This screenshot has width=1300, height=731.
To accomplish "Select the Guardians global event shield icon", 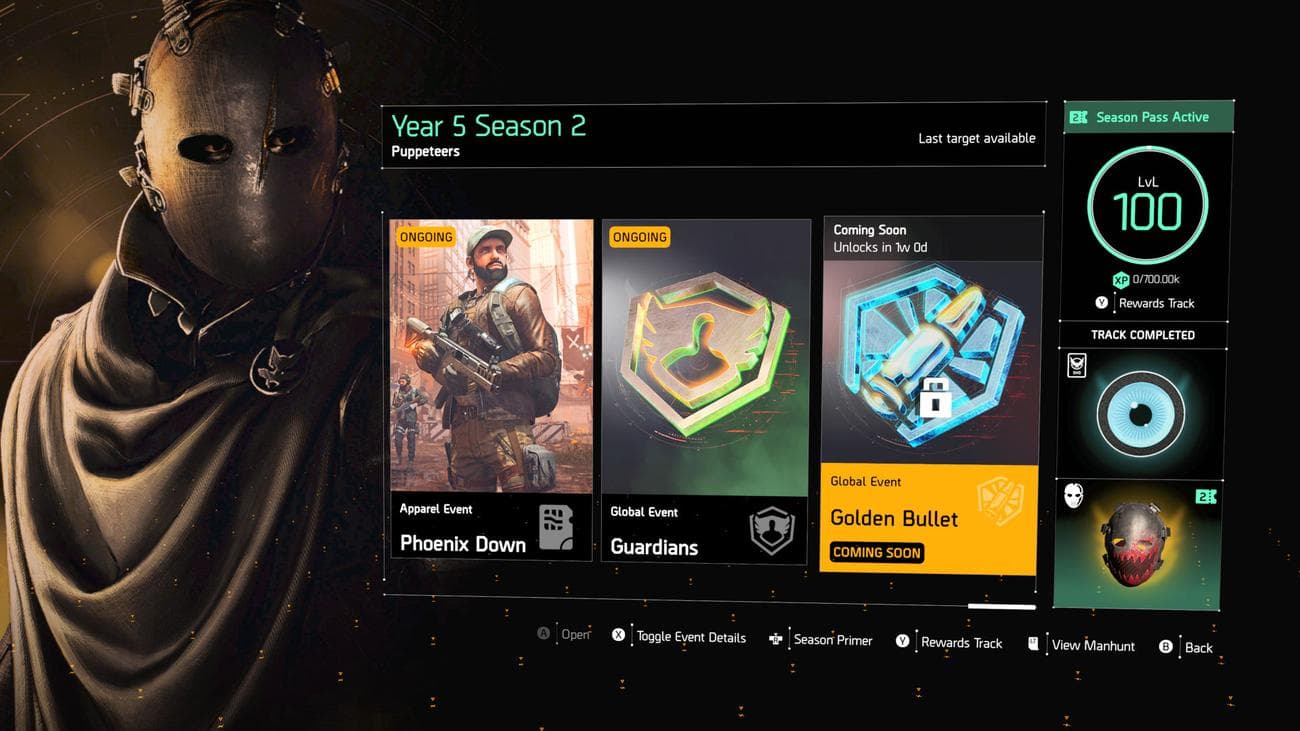I will (x=704, y=350).
